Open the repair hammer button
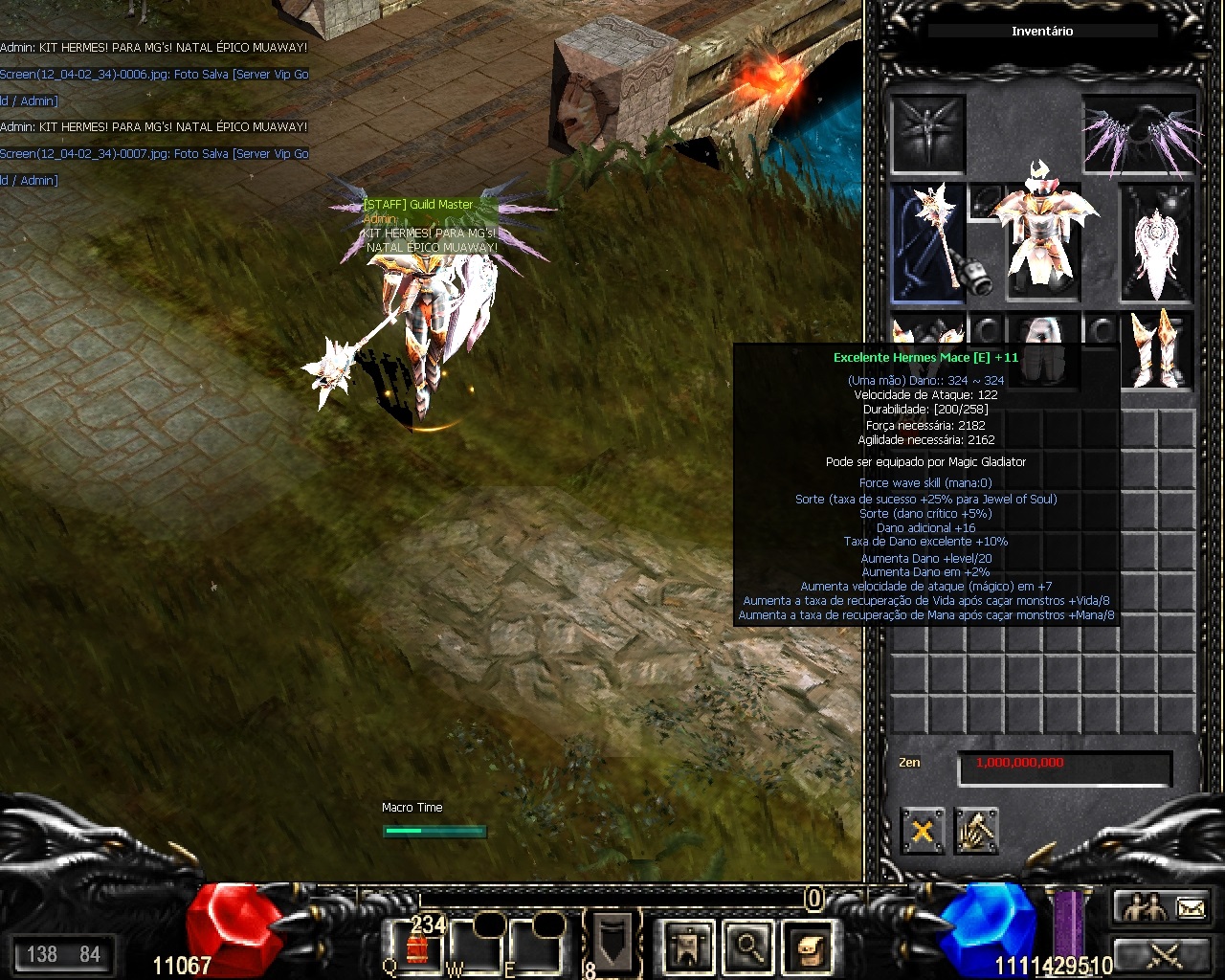1225x980 pixels. click(x=976, y=831)
